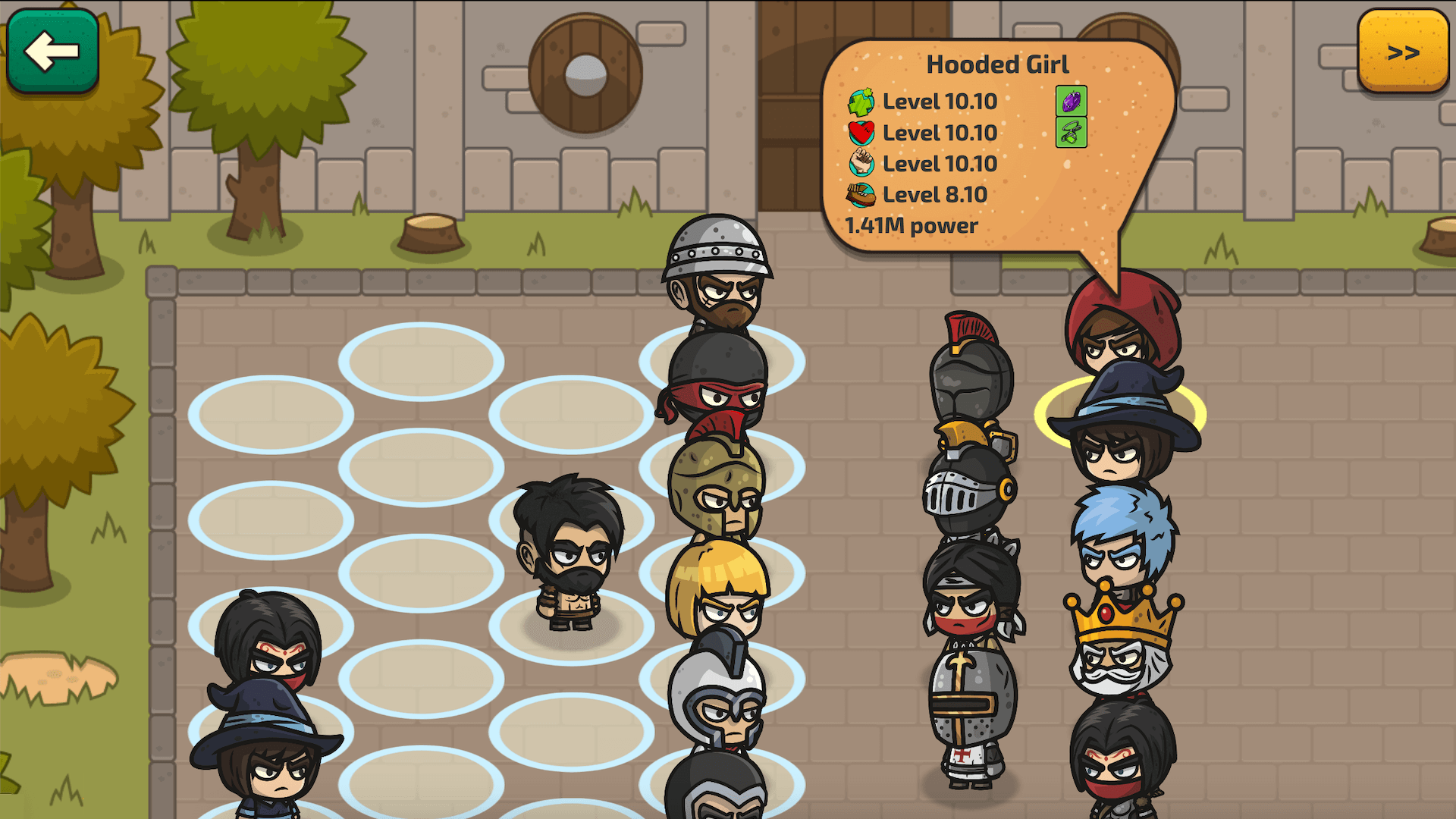
Task: Click the red heart health icon
Action: tap(860, 133)
